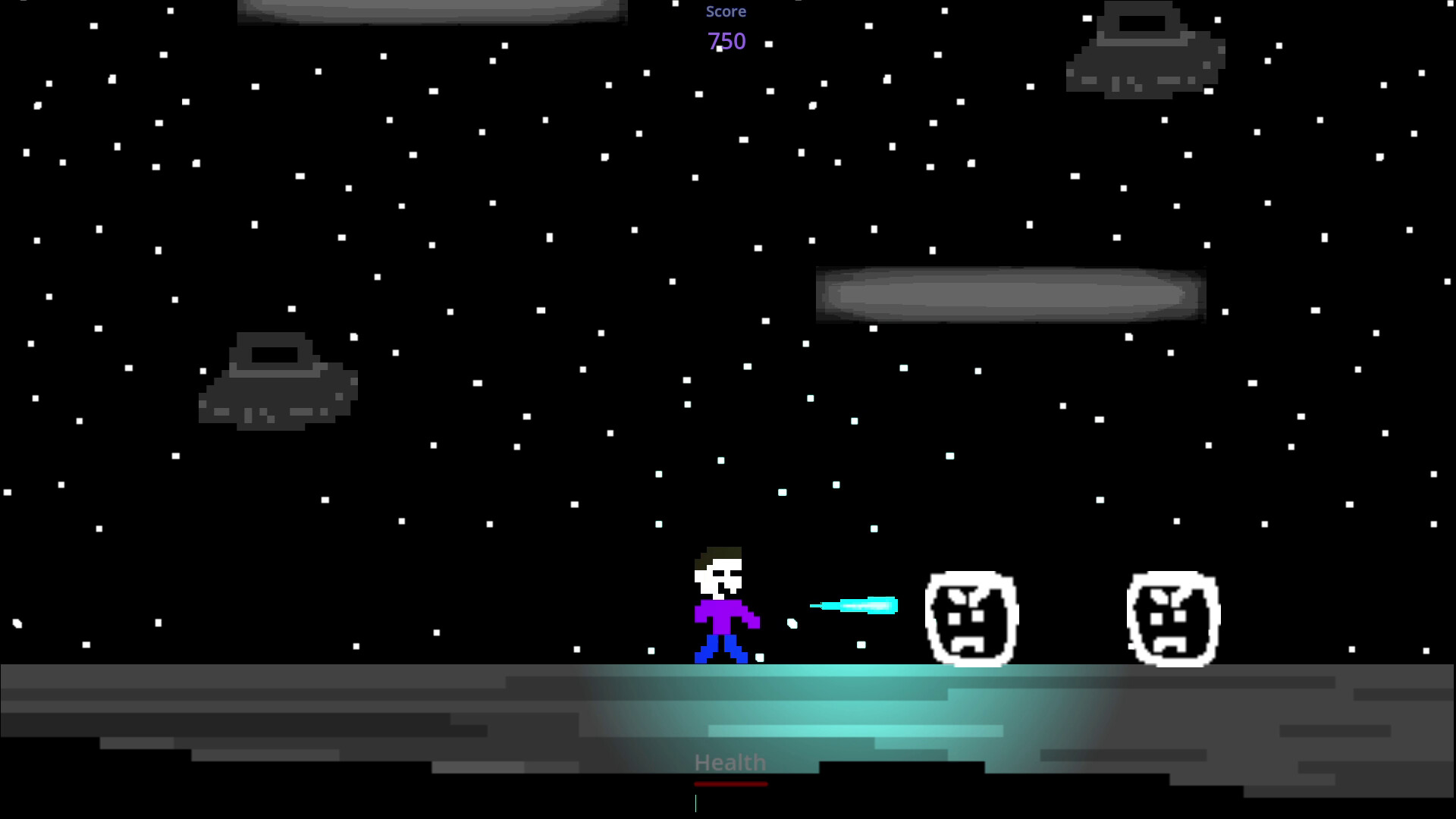The width and height of the screenshot is (1456, 819).
Task: Click the Health label
Action: click(730, 762)
